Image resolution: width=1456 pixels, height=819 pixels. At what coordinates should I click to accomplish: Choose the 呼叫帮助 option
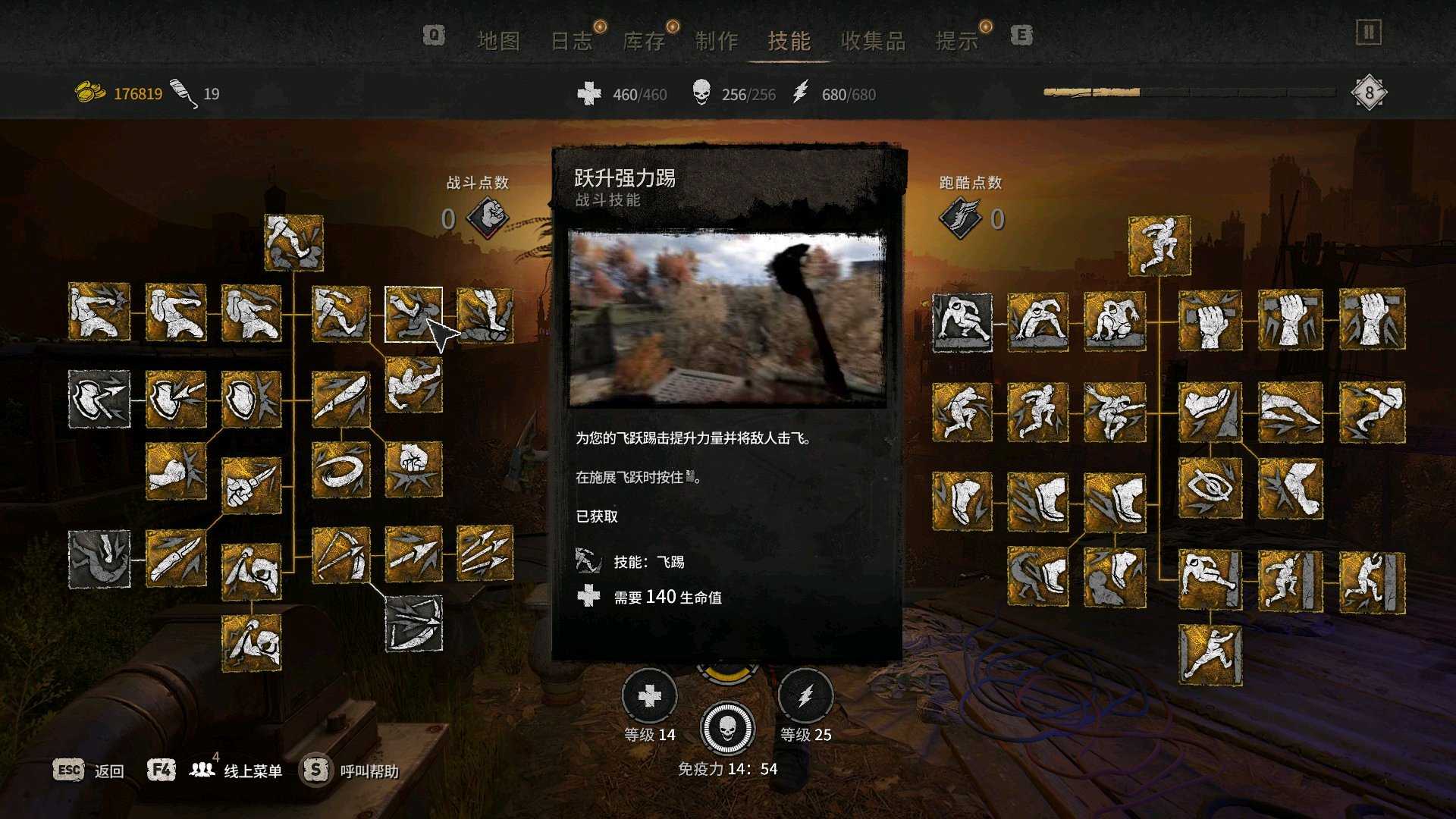tap(369, 770)
